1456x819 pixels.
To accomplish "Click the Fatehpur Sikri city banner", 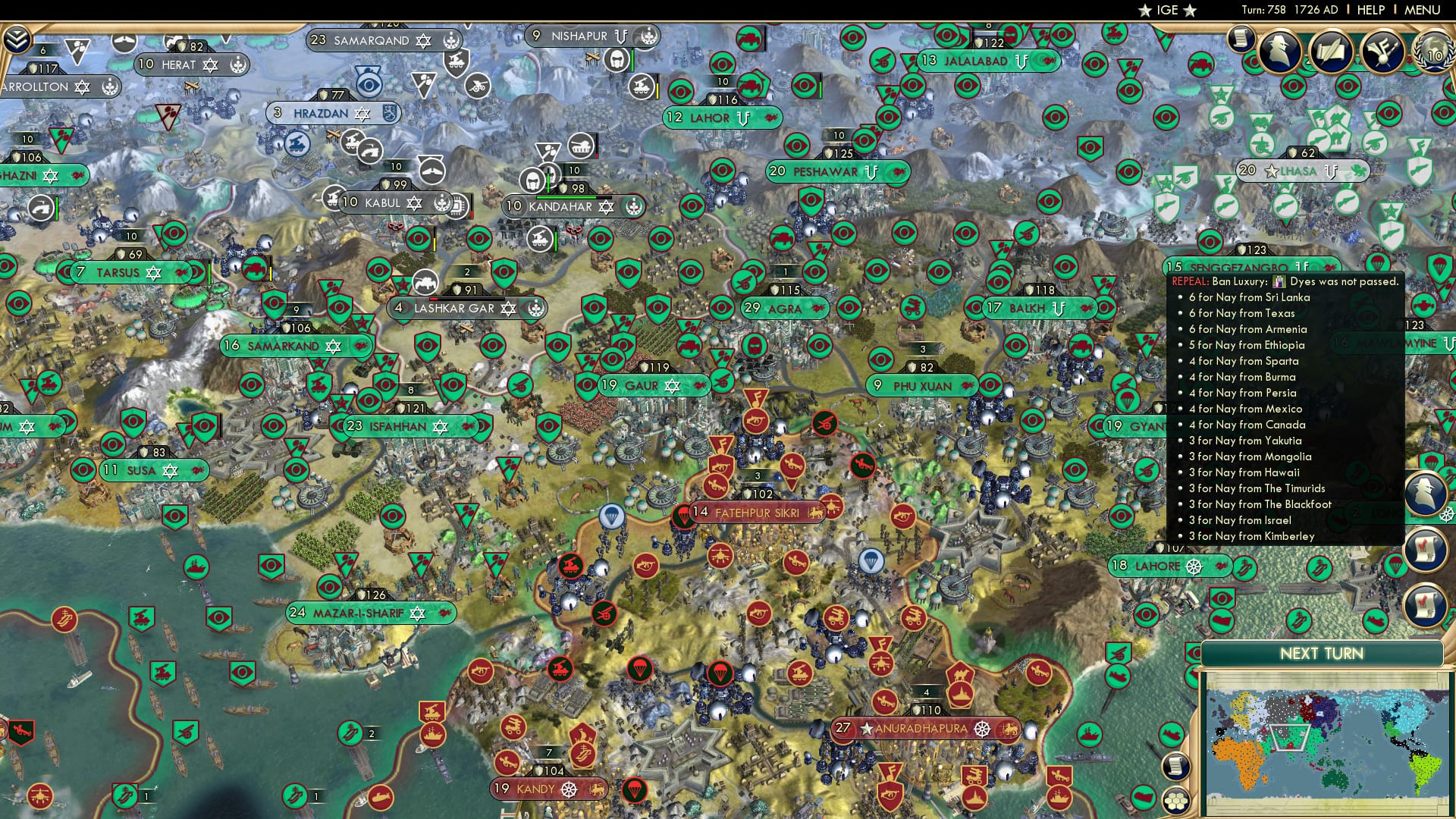I will click(x=755, y=513).
